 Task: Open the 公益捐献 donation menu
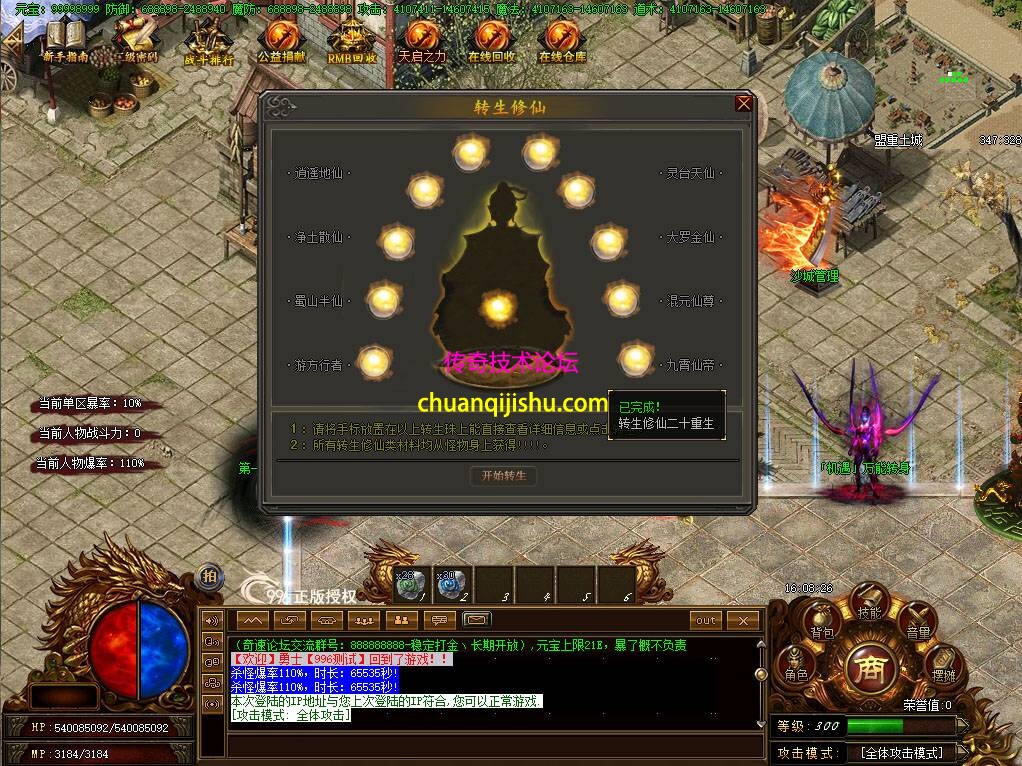tap(281, 41)
